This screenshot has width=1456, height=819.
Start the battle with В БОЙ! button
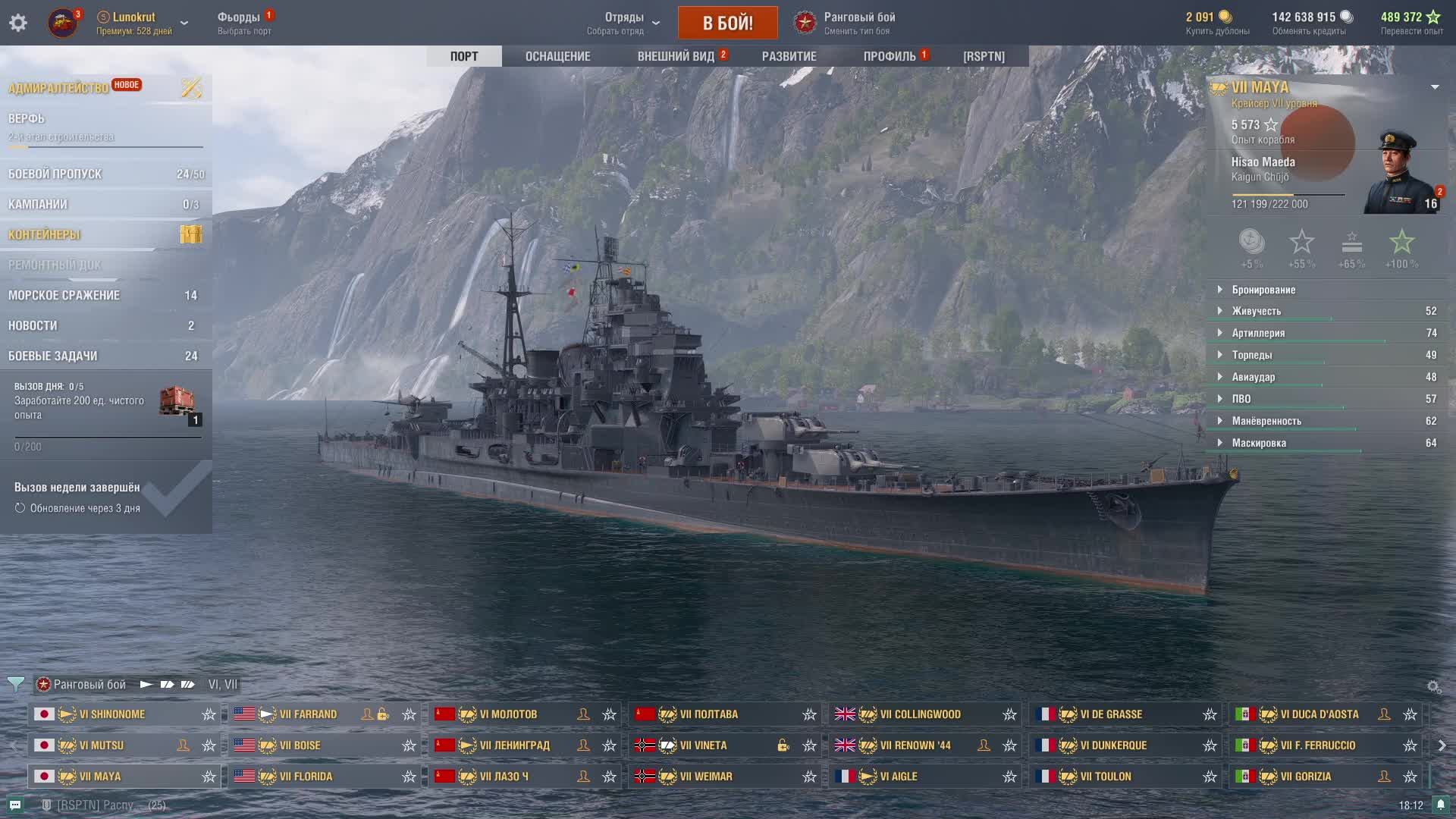click(x=727, y=23)
